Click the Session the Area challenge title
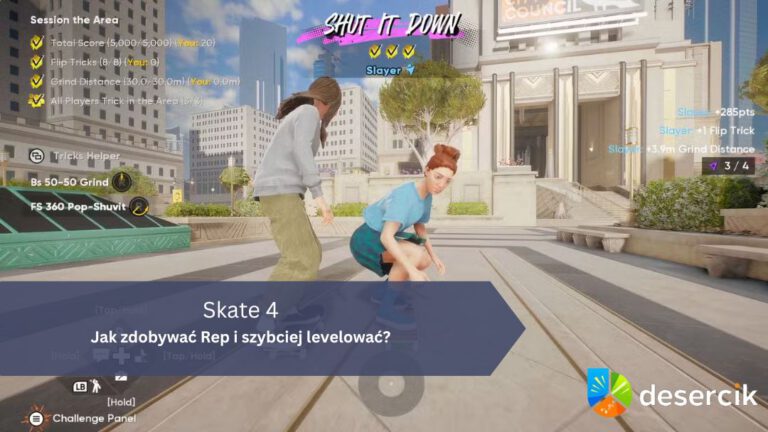 [x=74, y=19]
